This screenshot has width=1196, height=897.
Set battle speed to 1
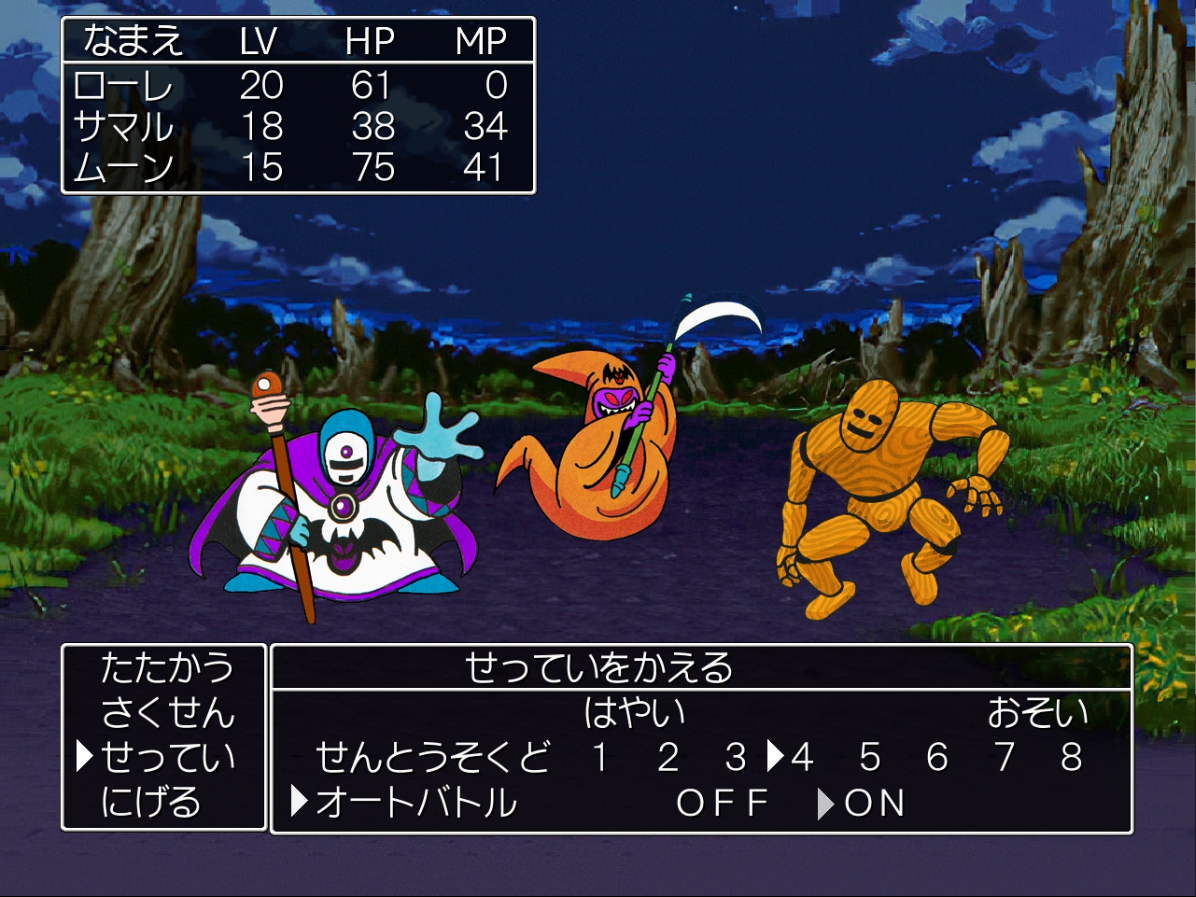(599, 758)
